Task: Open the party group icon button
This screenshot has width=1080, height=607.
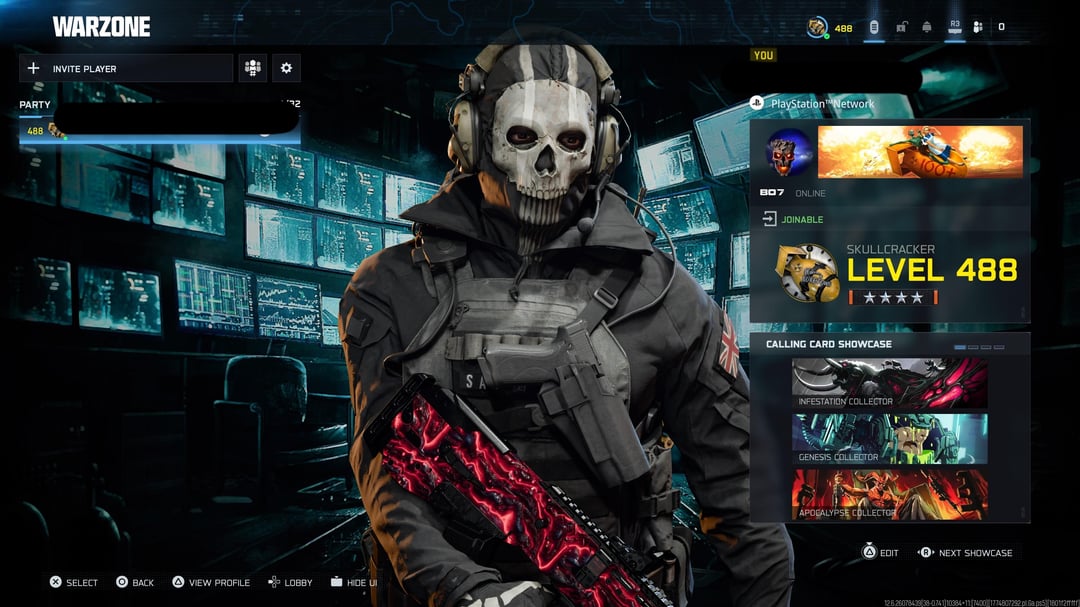Action: (x=252, y=68)
